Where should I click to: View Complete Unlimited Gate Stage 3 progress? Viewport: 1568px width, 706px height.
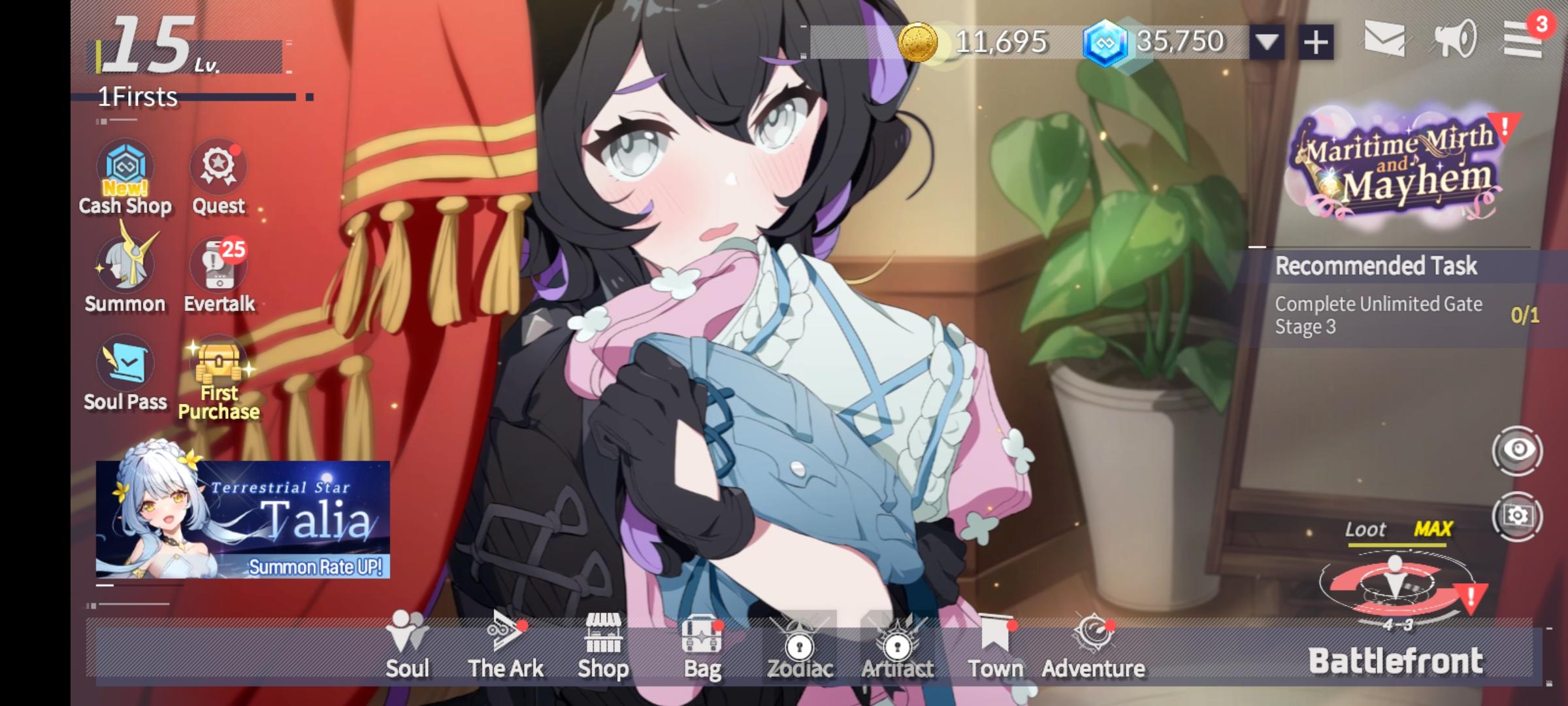(x=1379, y=314)
